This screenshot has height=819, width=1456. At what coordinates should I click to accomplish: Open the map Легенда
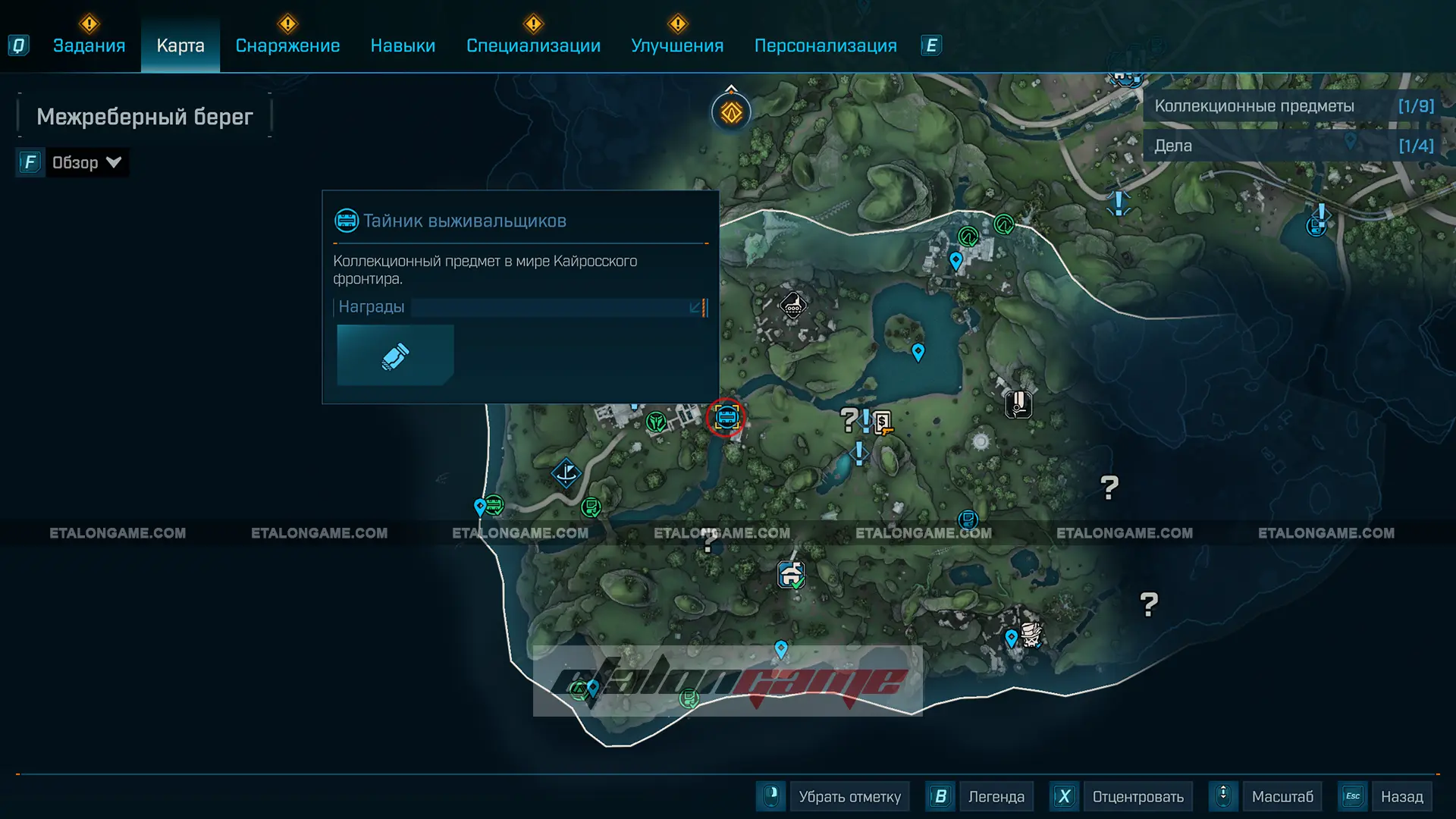point(995,796)
